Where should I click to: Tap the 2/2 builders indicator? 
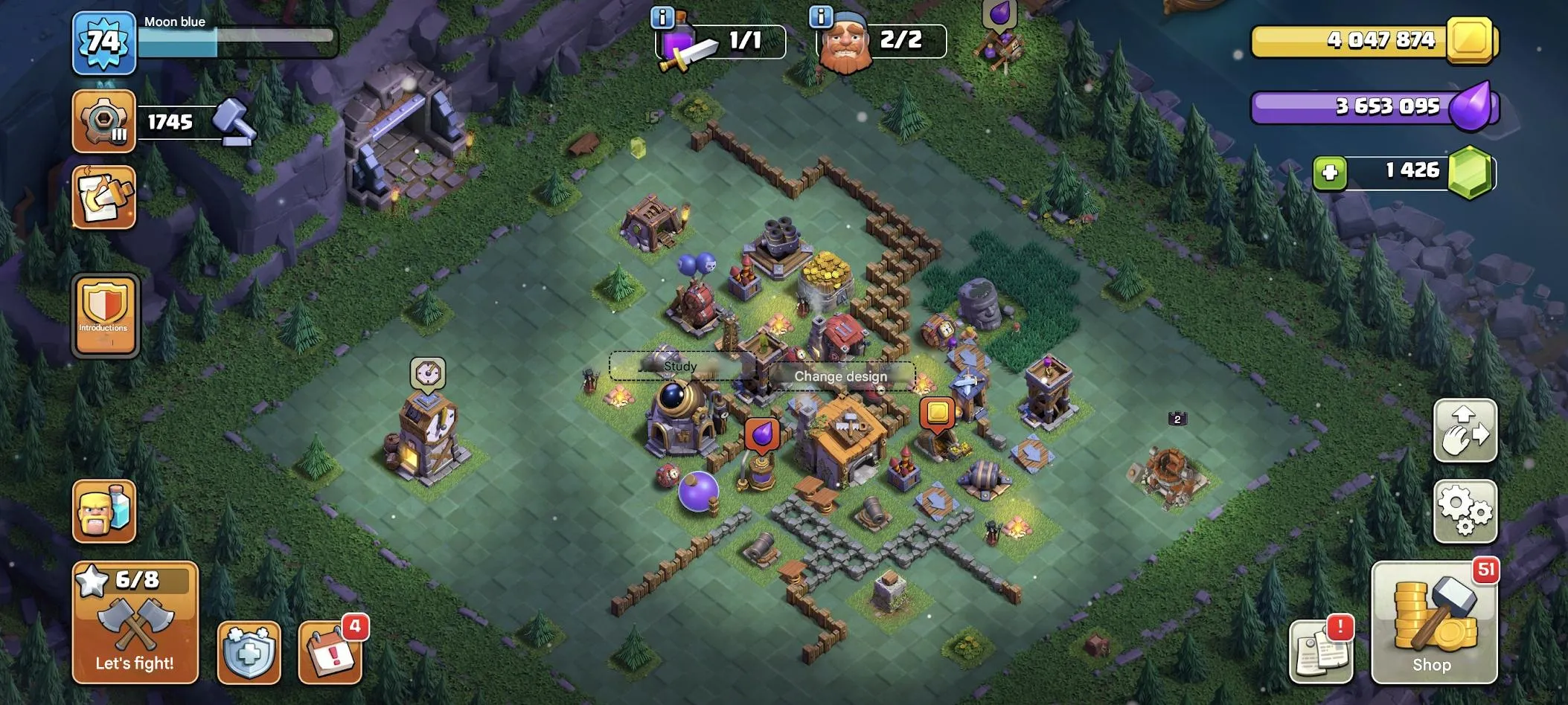pos(878,41)
